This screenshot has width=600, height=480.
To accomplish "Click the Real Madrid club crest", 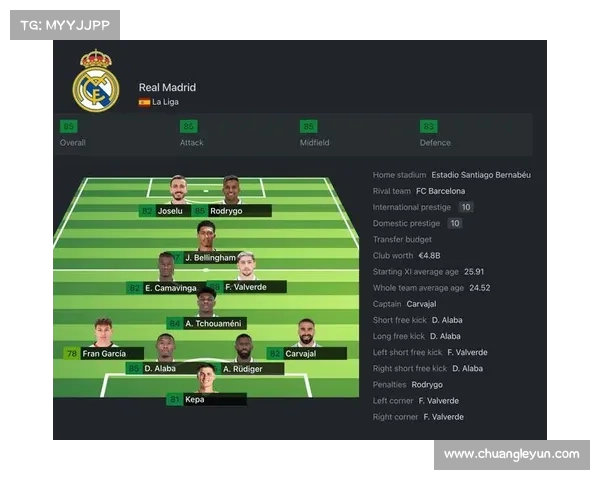I will coord(96,82).
